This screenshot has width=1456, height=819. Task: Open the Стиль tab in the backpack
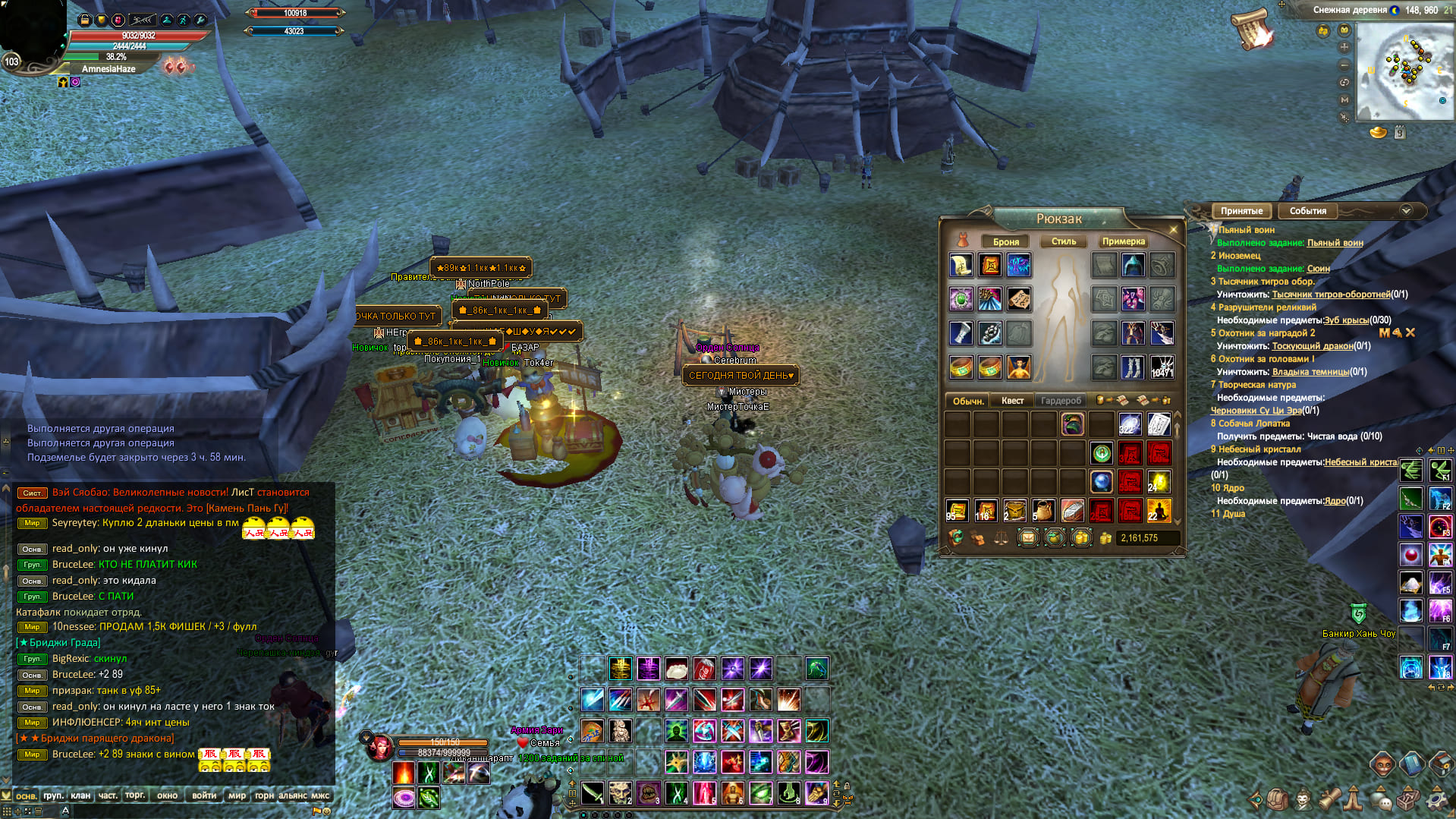point(1063,241)
